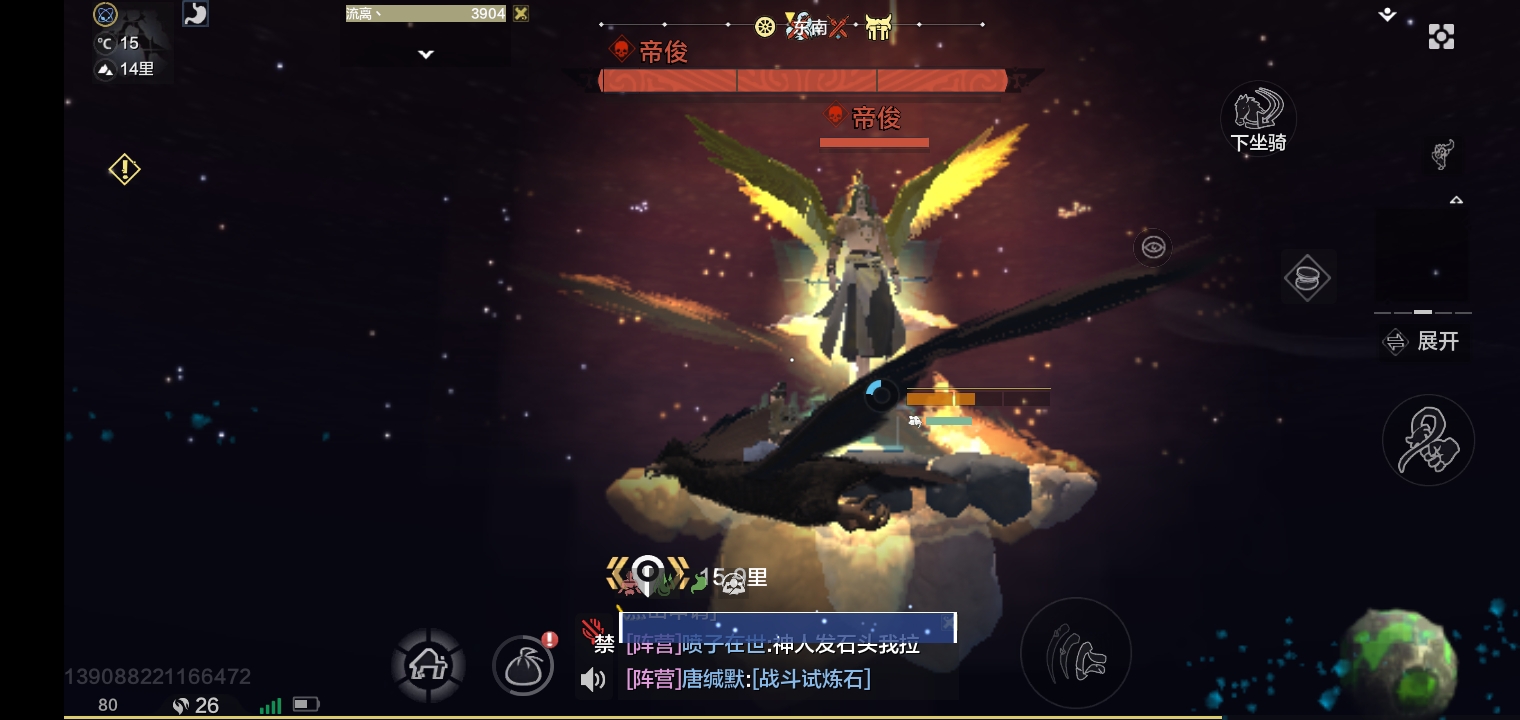Open the yellow exclamation warning diamond
The width and height of the screenshot is (1520, 720).
click(124, 169)
